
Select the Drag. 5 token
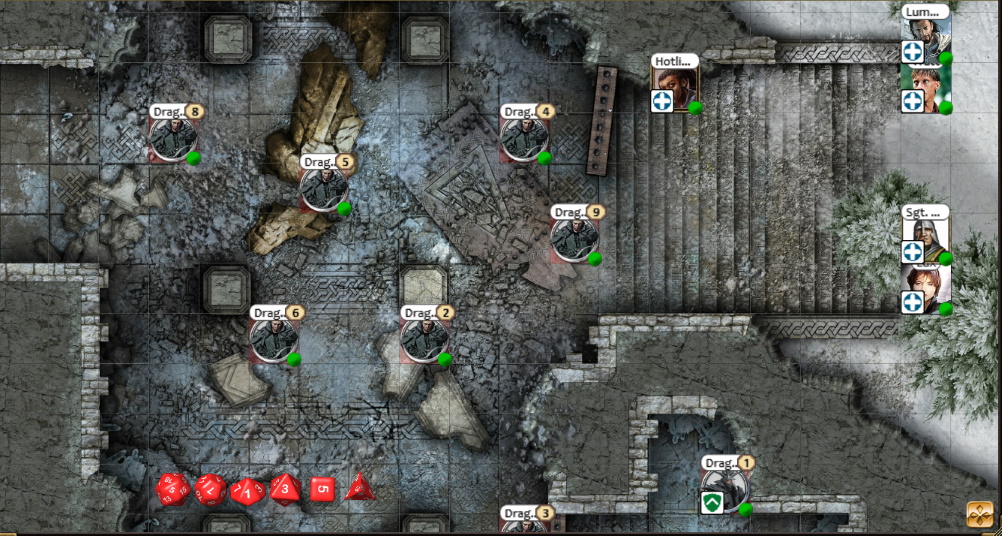click(x=324, y=188)
